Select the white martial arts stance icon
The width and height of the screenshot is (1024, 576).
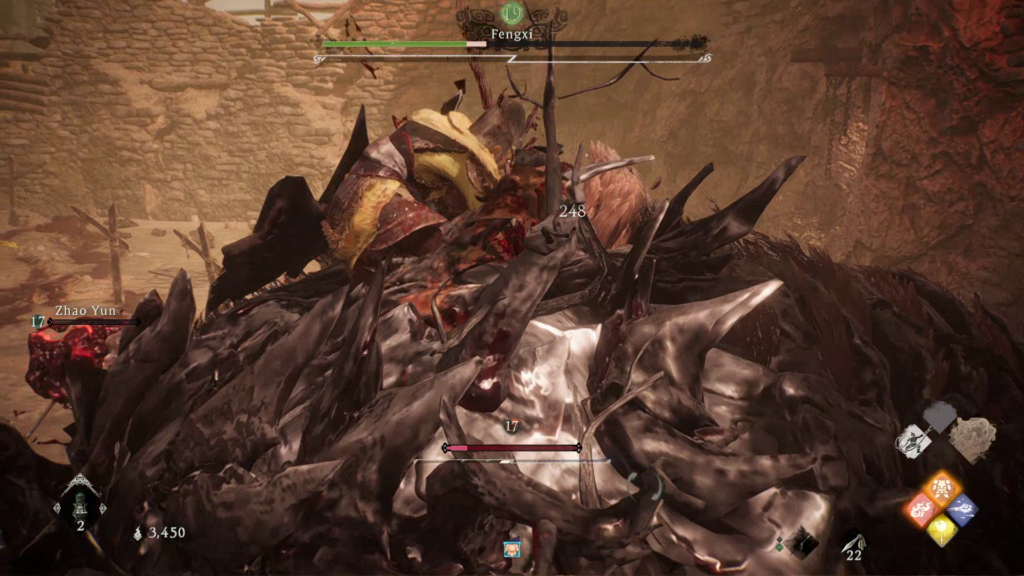coord(913,441)
